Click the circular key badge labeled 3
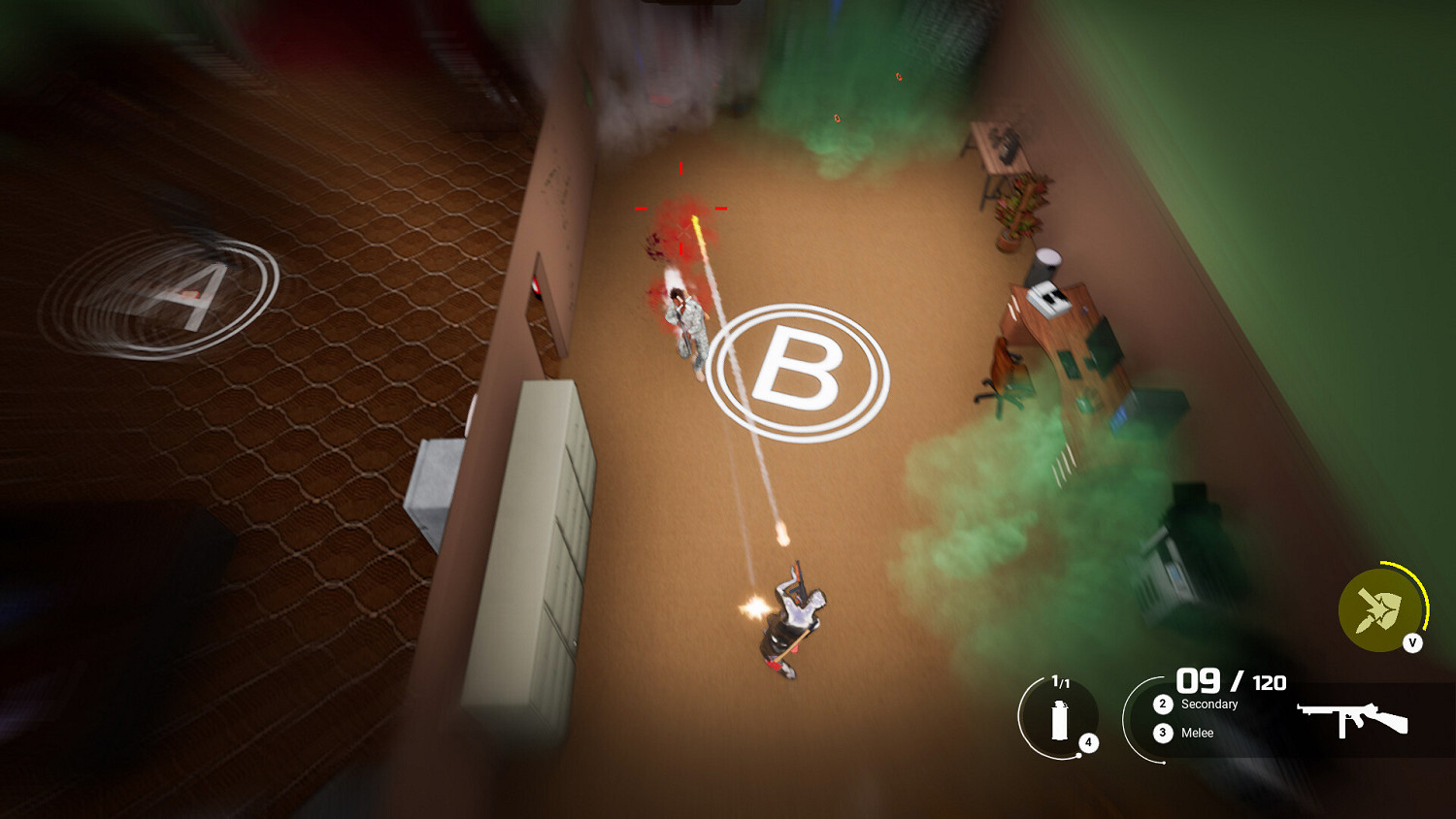 pyautogui.click(x=1162, y=733)
